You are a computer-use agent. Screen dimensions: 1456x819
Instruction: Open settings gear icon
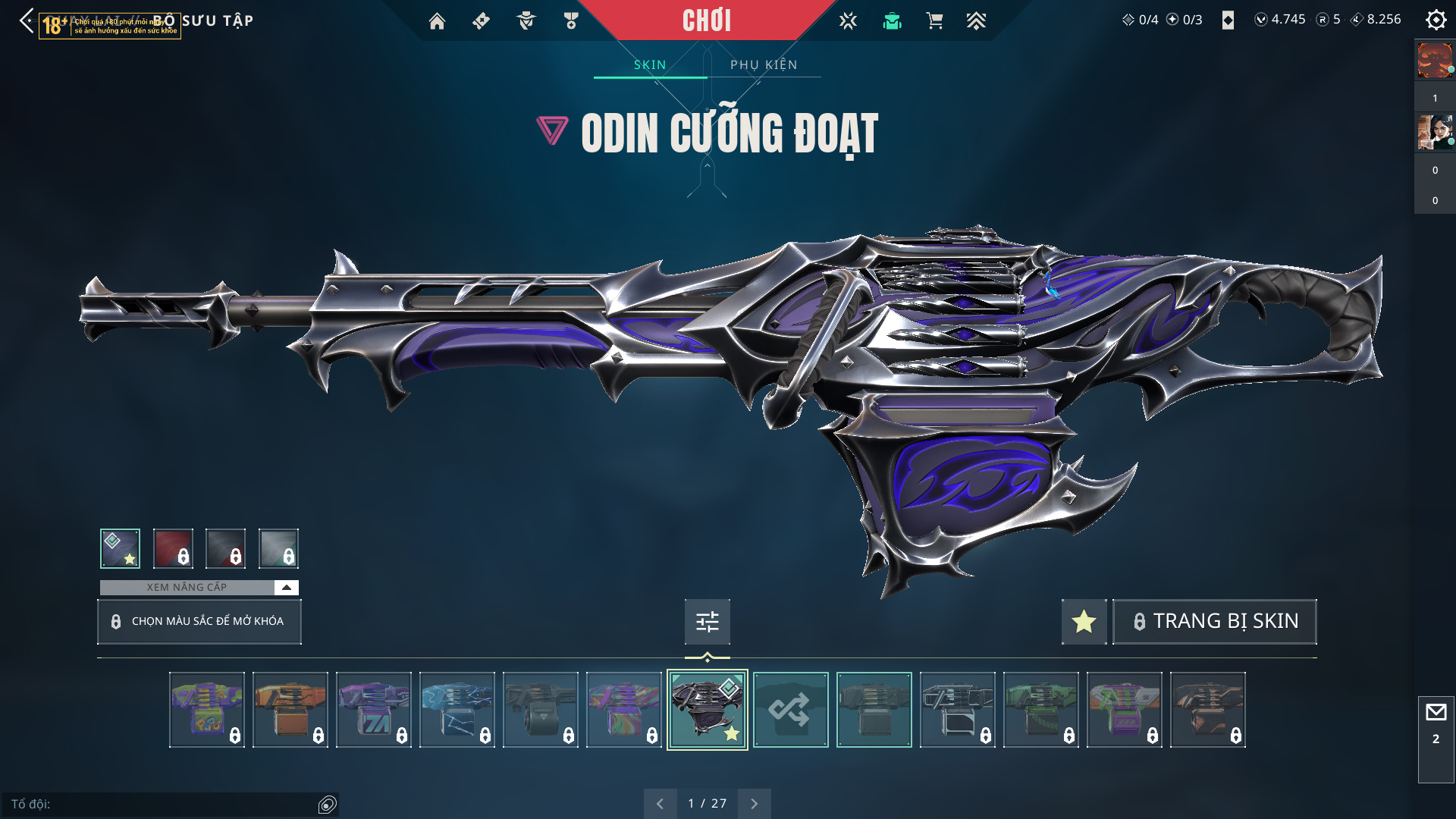pos(1436,20)
